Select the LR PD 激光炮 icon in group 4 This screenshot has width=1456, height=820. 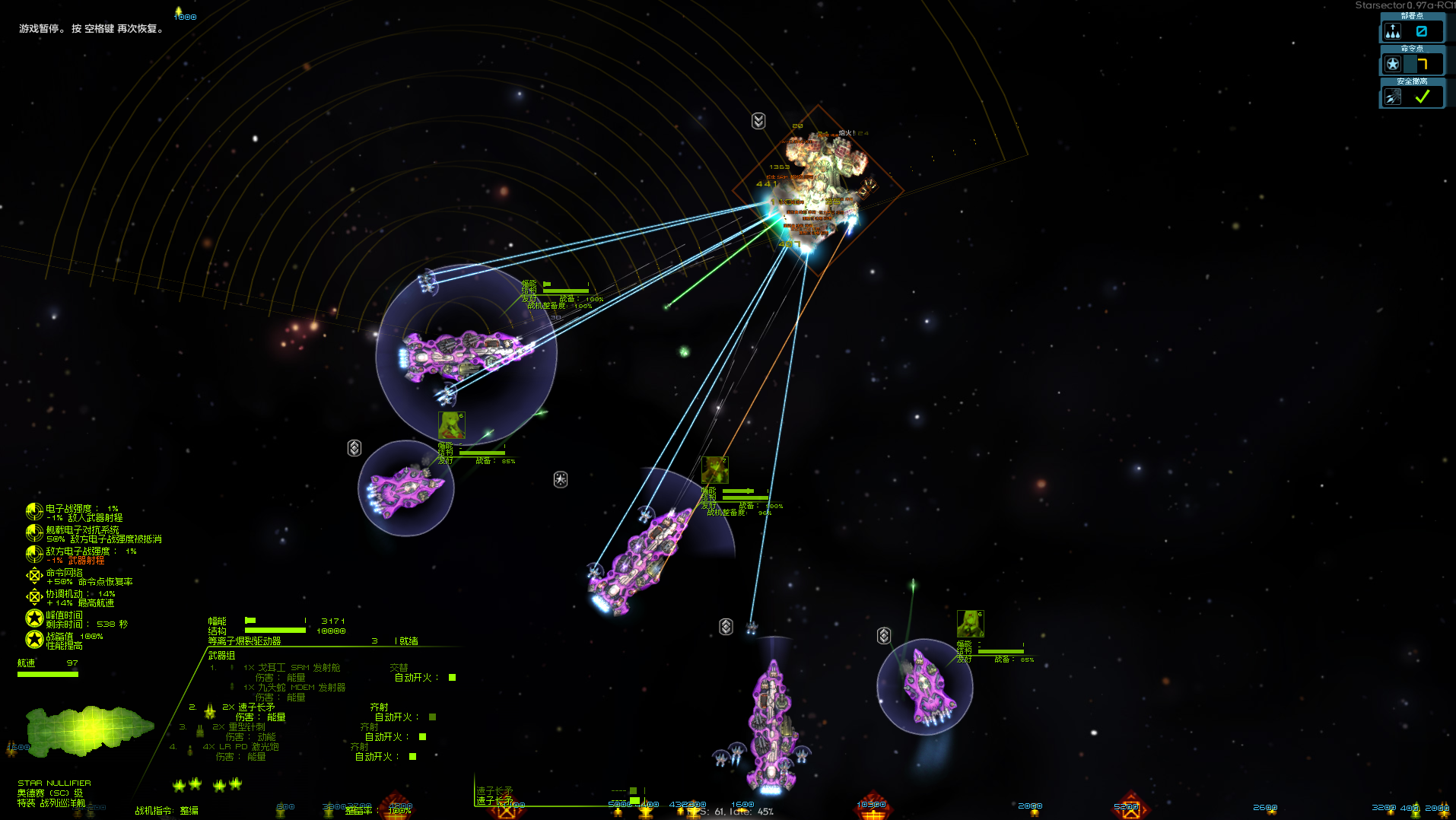(190, 750)
